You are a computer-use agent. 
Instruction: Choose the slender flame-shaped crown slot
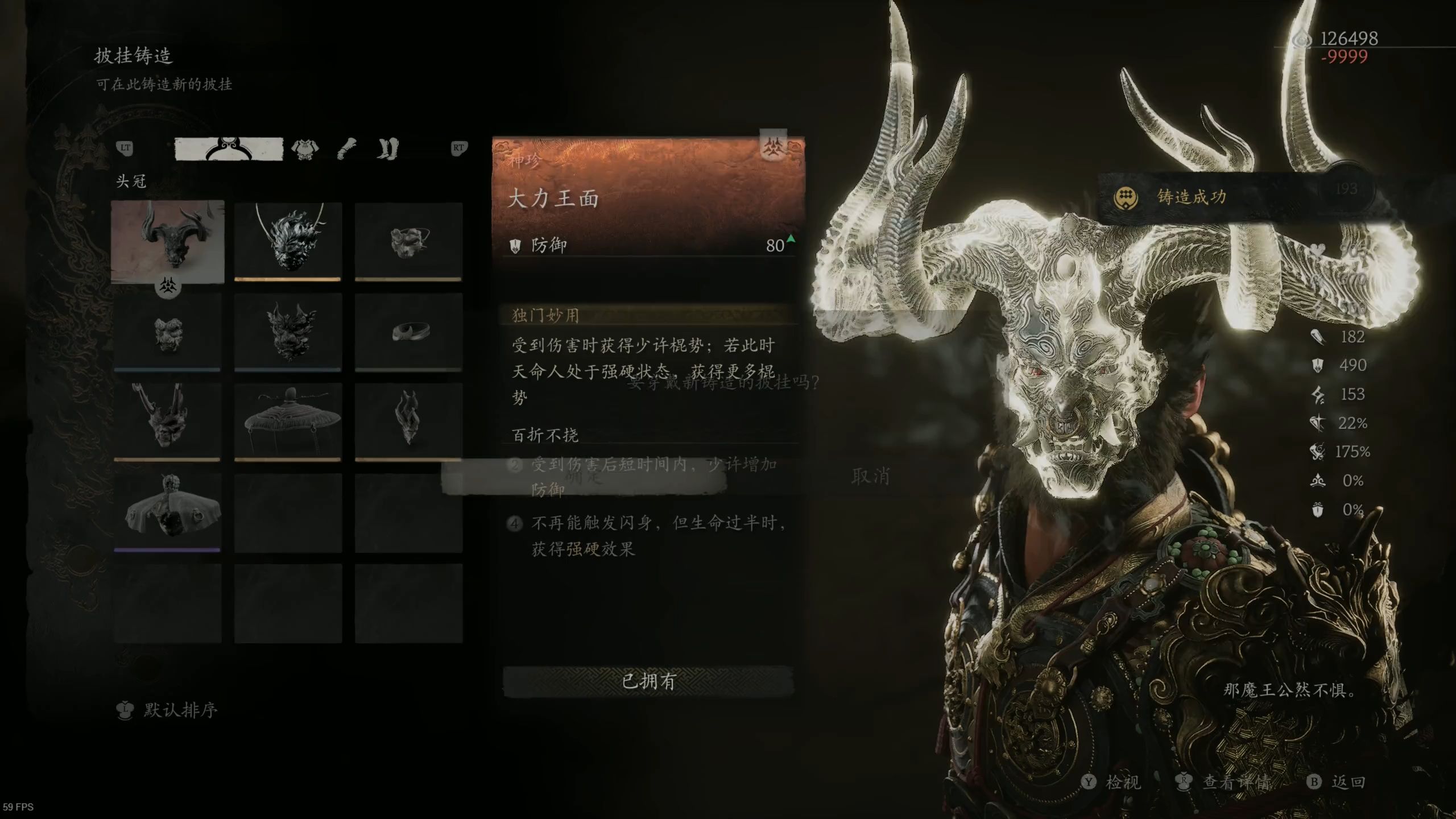tap(408, 421)
